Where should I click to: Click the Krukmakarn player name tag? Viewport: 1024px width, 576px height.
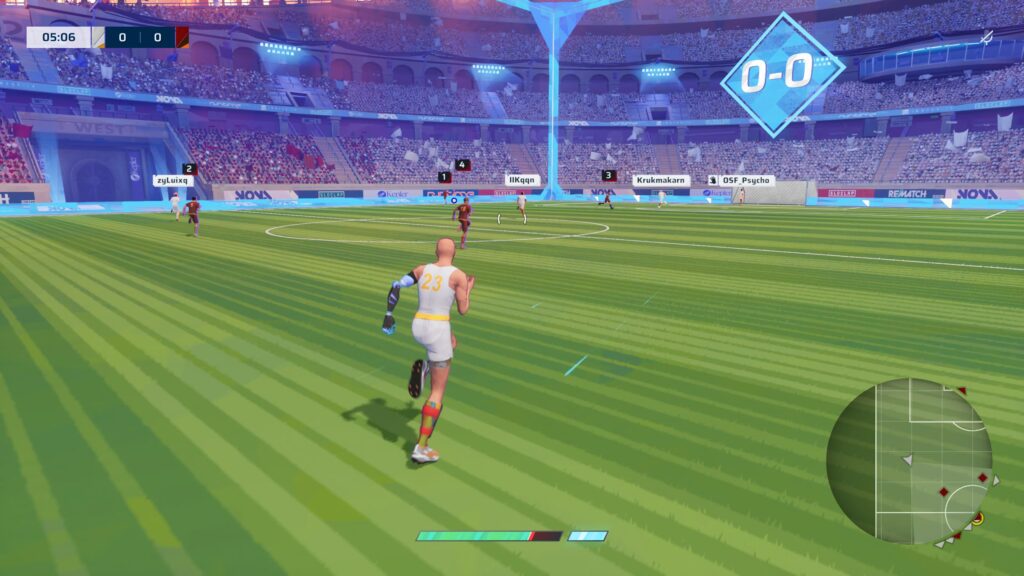pos(661,181)
